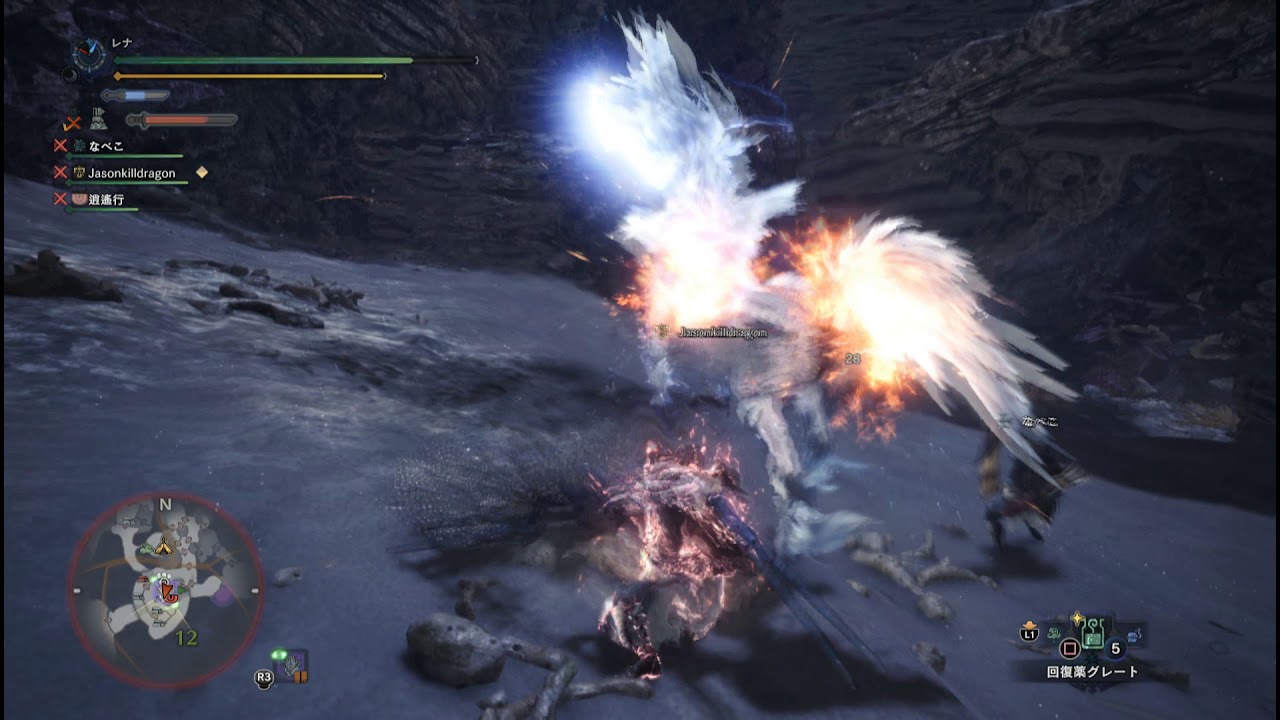The width and height of the screenshot is (1280, 720).
Task: Select party member Jasonkilldragon in the list
Action: point(130,173)
